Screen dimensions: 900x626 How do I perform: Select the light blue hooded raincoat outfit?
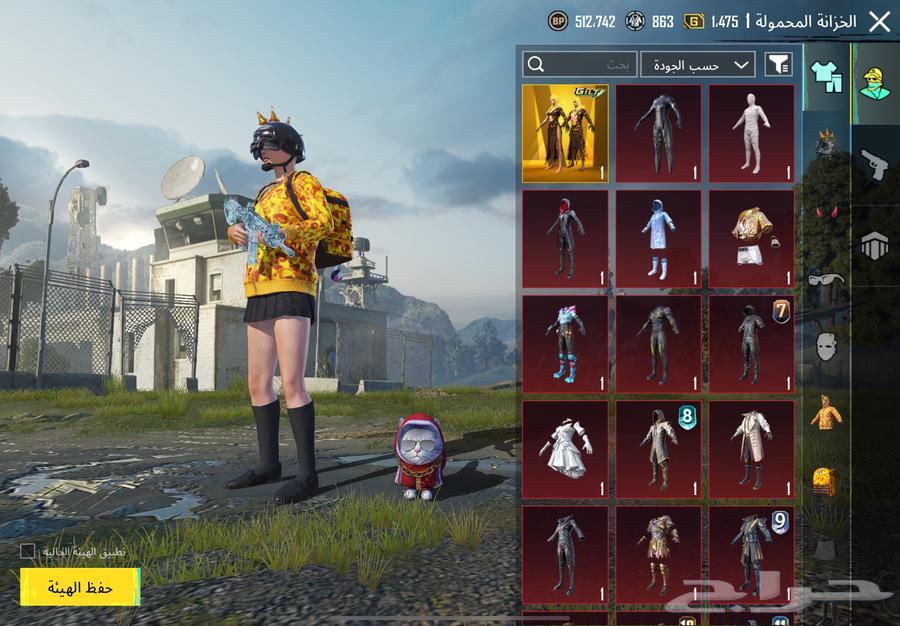pos(658,238)
